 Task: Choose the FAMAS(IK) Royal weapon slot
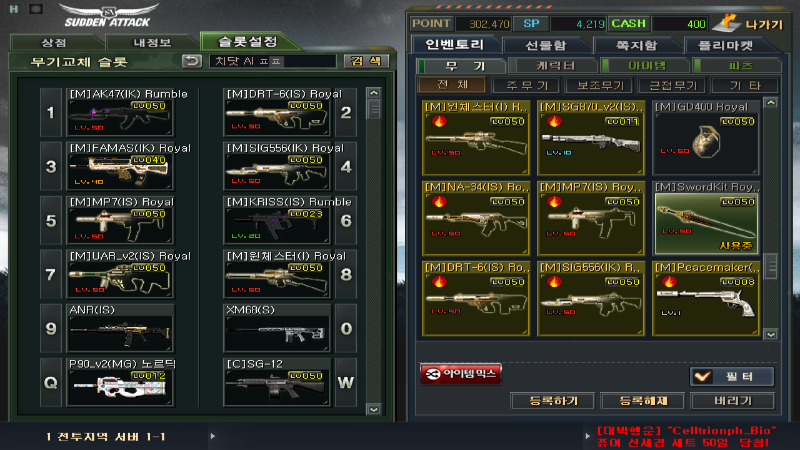coord(127,165)
